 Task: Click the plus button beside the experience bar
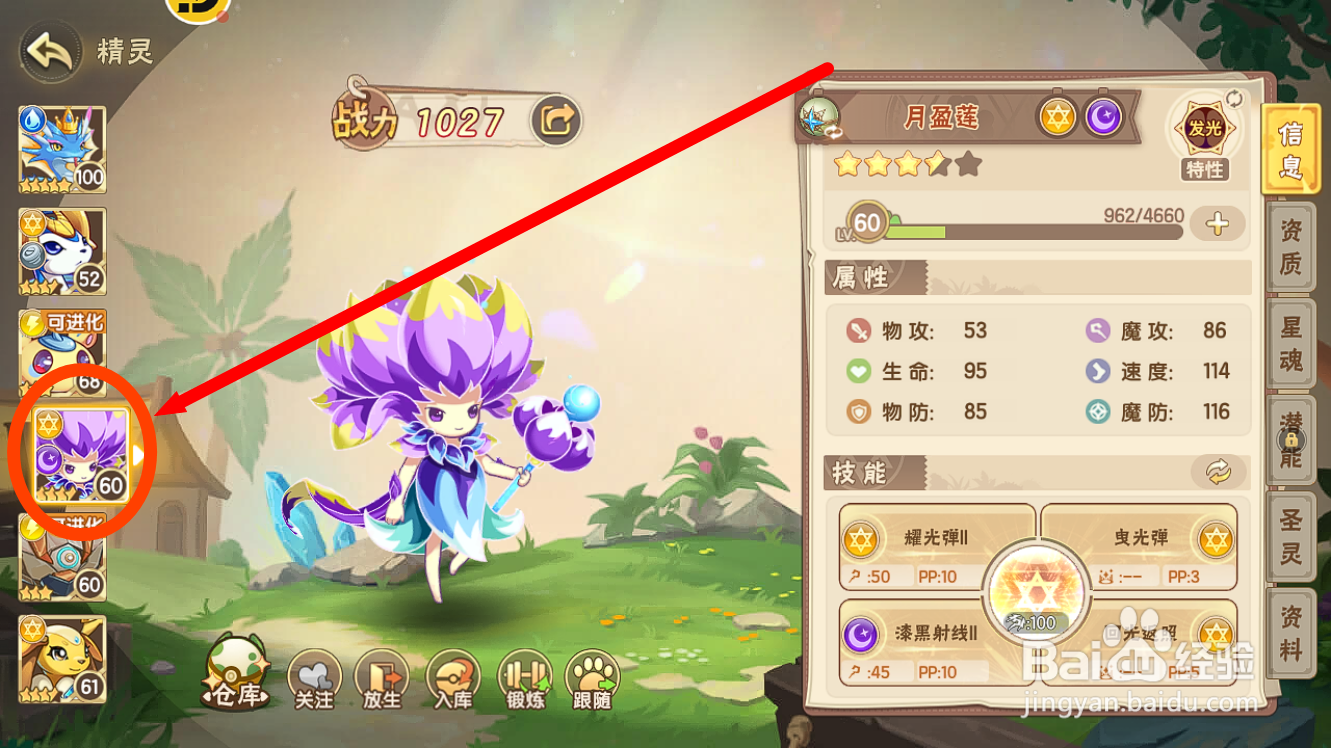(1218, 224)
